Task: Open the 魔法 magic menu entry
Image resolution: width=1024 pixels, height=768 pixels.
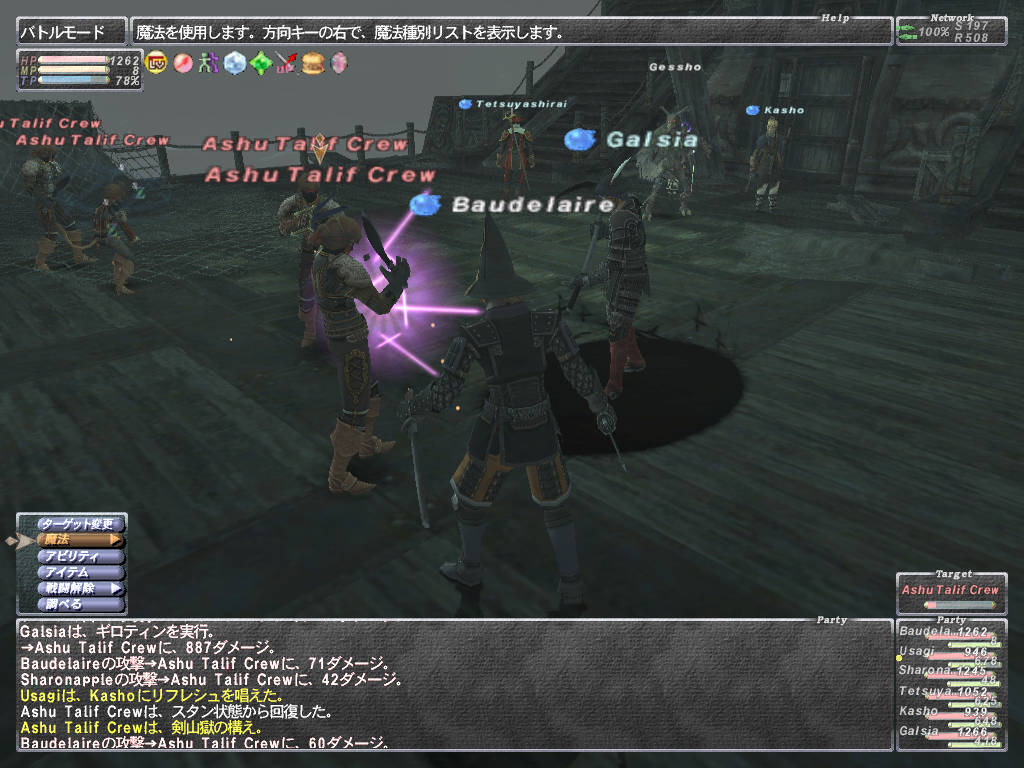Action: click(x=80, y=541)
